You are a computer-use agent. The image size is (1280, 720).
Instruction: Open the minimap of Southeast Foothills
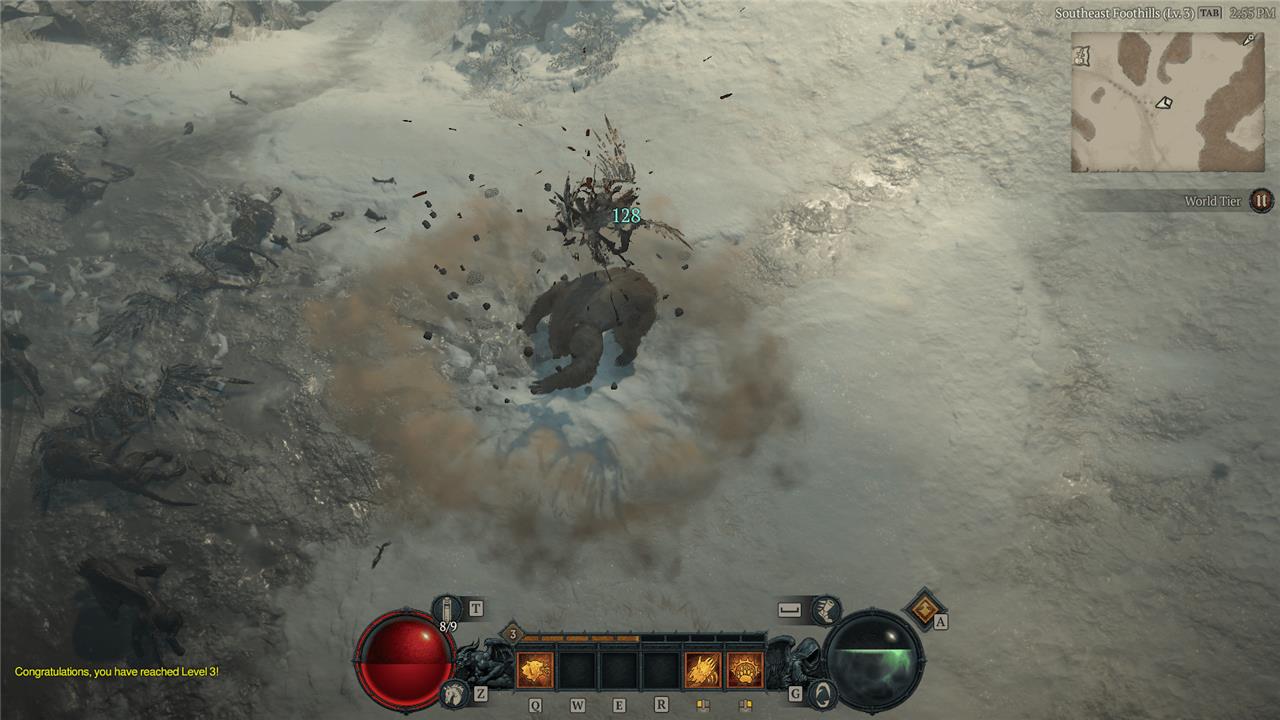point(1167,101)
